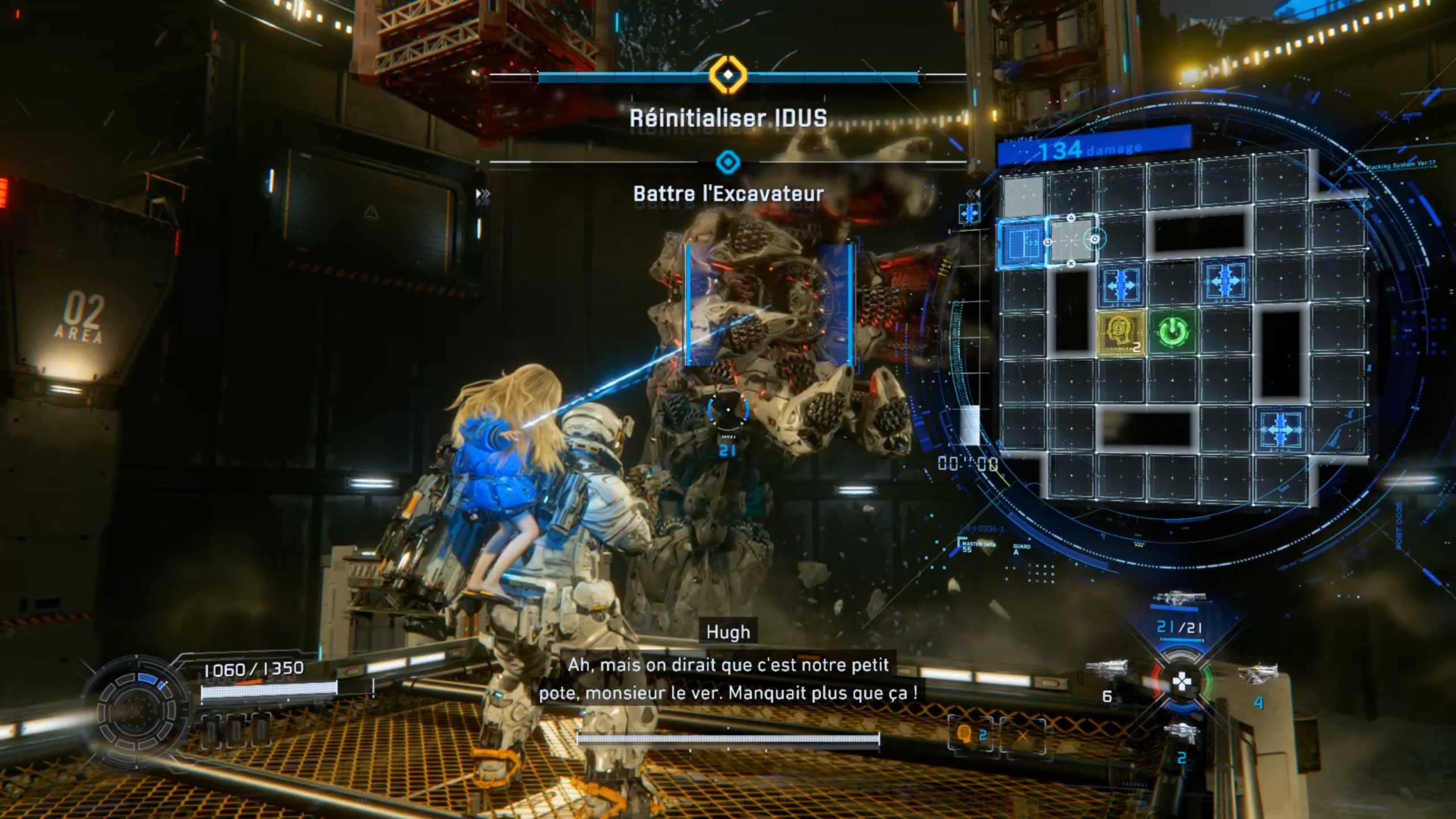This screenshot has width=1456, height=819.
Task: Switch to the bottom weapon with 2 ammo
Action: 1181,734
